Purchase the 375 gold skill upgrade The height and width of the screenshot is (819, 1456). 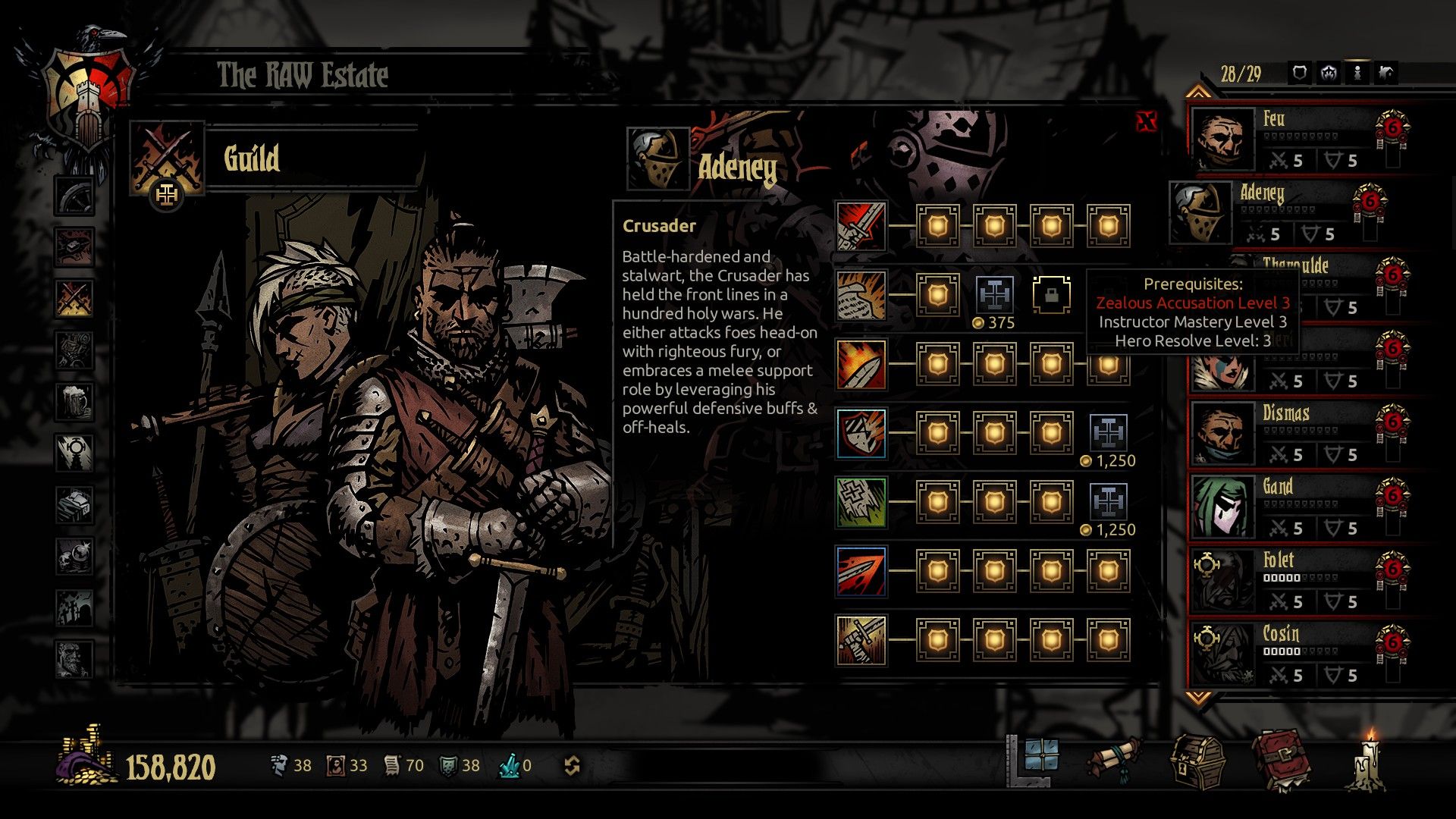point(994,294)
